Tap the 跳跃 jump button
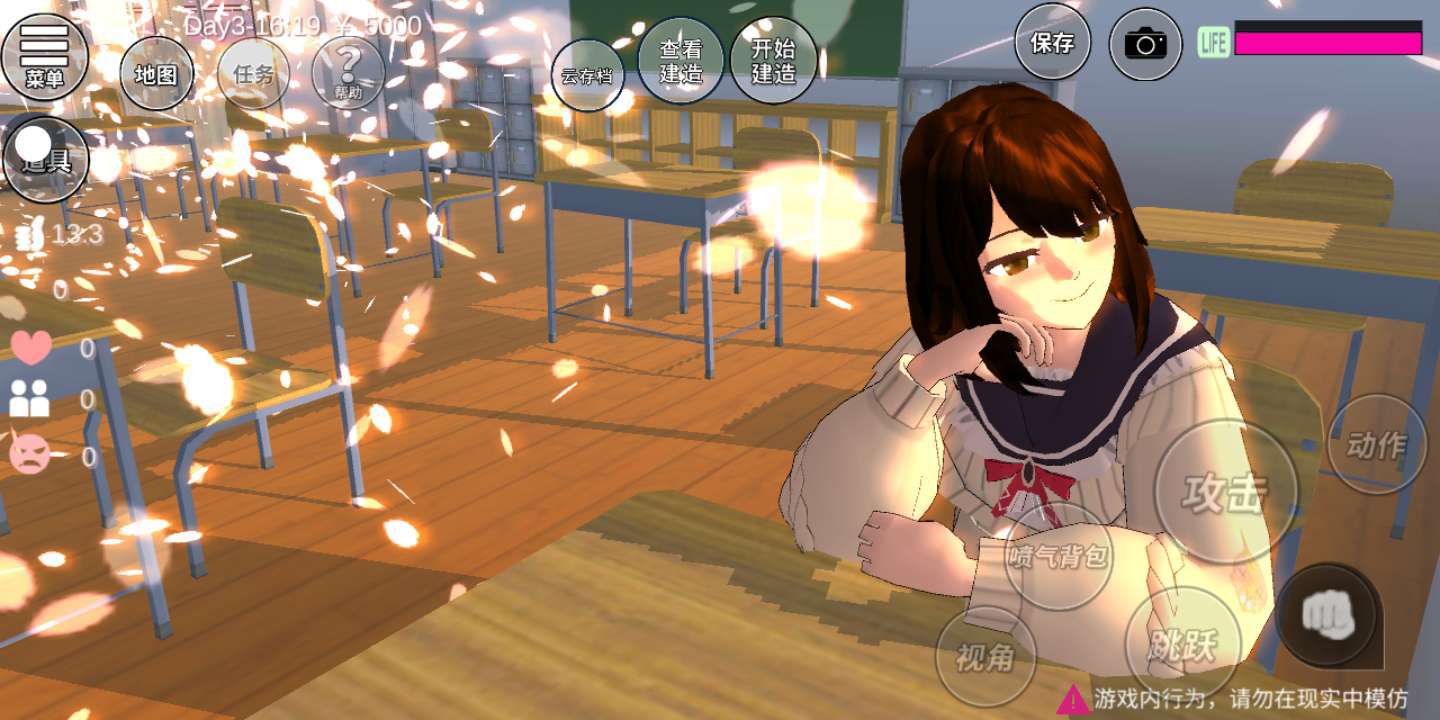 [x=1183, y=645]
